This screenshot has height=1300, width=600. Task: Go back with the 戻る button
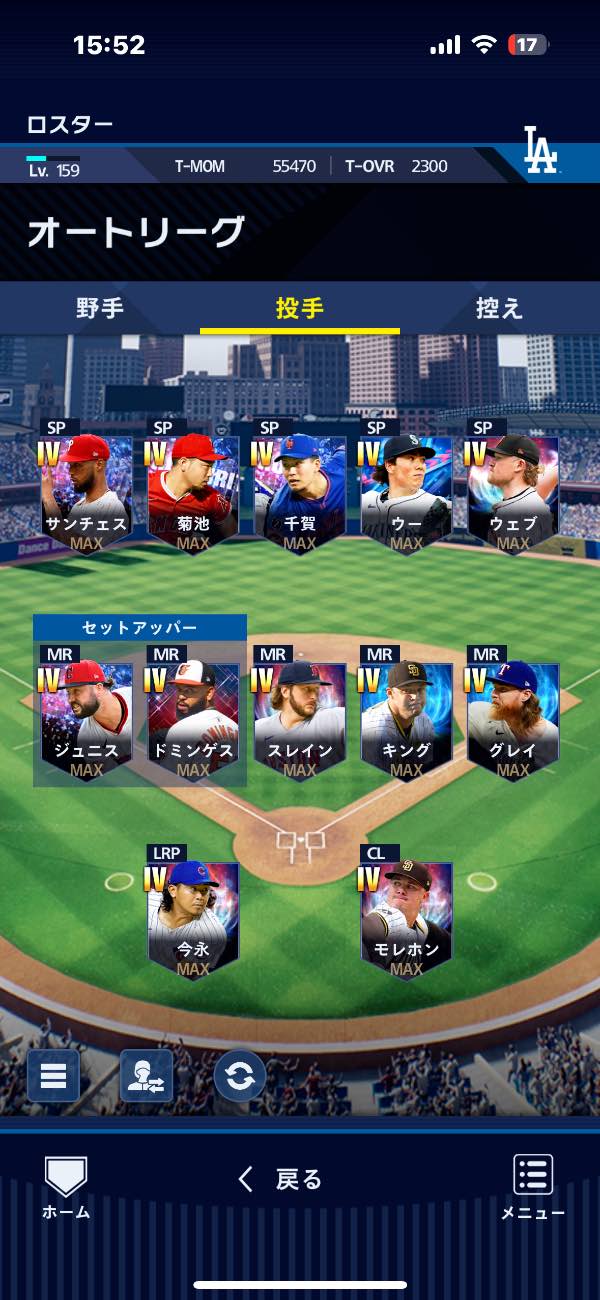pyautogui.click(x=281, y=1180)
